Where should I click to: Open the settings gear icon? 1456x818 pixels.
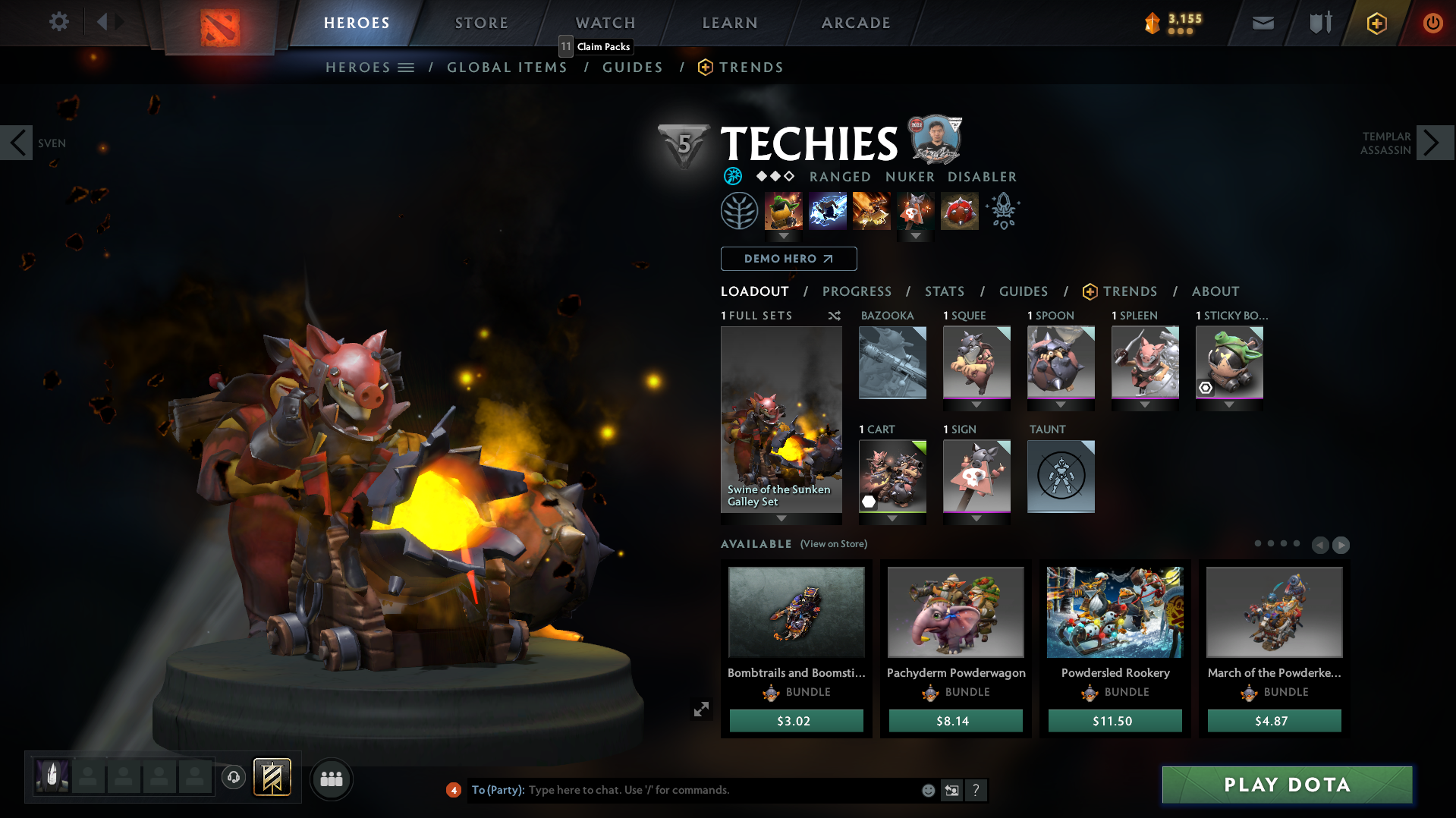coord(58,22)
